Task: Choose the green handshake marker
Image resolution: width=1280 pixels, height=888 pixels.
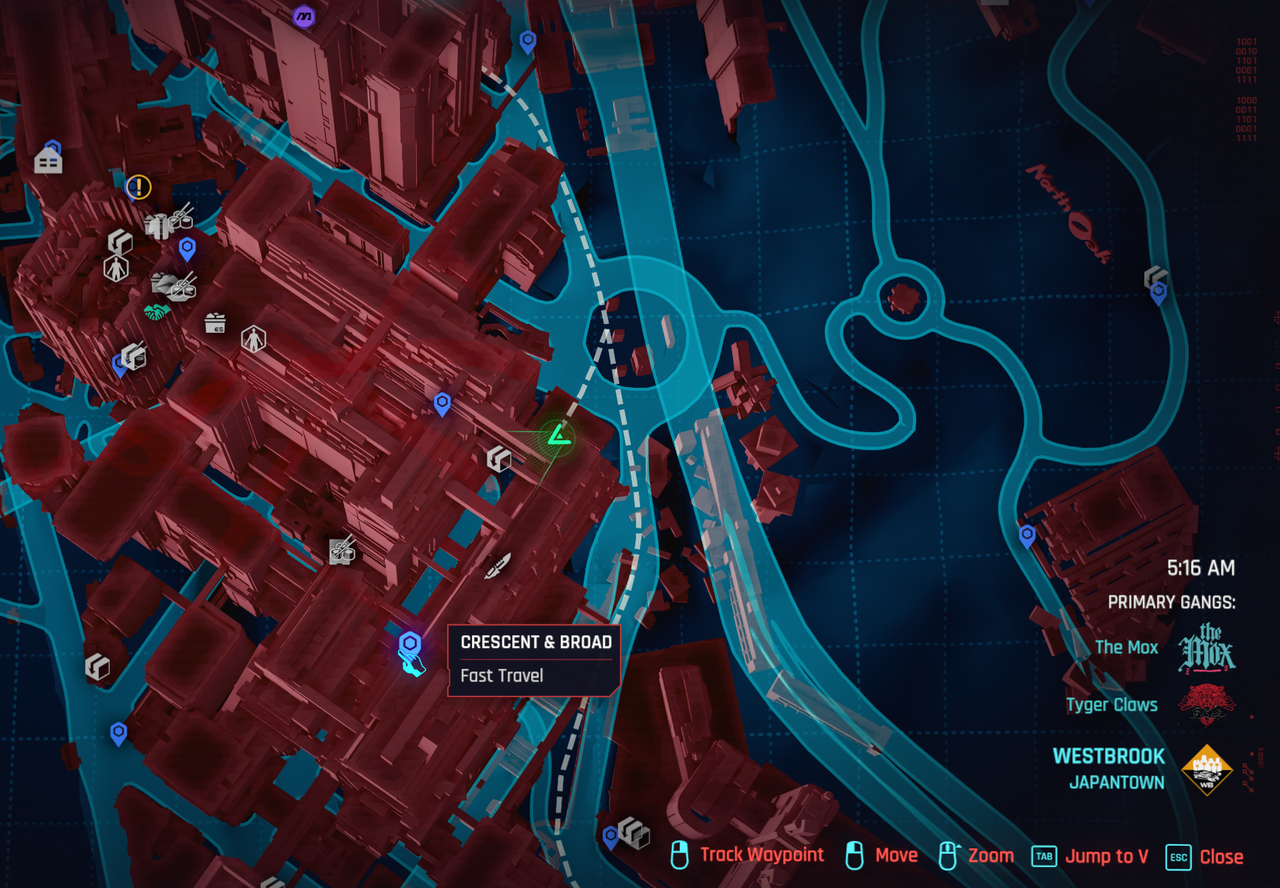Action: point(157,312)
